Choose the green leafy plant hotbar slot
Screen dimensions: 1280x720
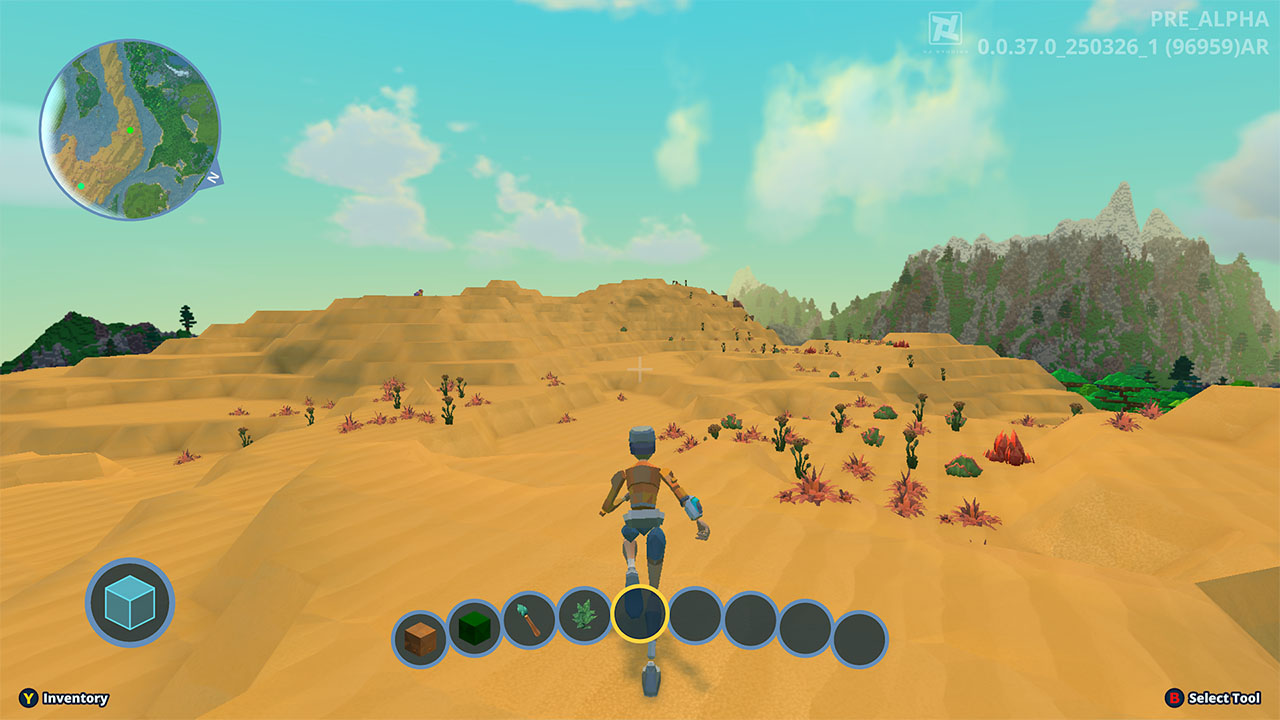coord(584,614)
